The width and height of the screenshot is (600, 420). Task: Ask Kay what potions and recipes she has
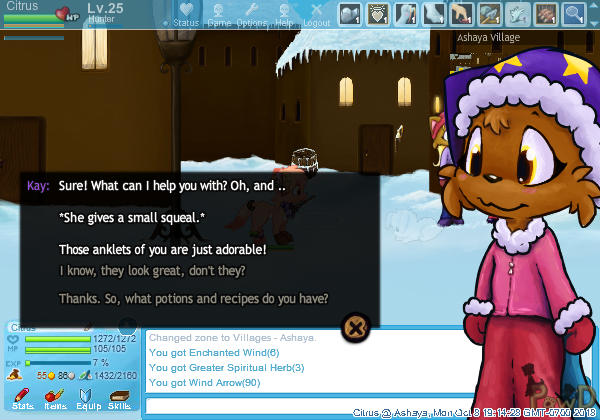click(193, 298)
